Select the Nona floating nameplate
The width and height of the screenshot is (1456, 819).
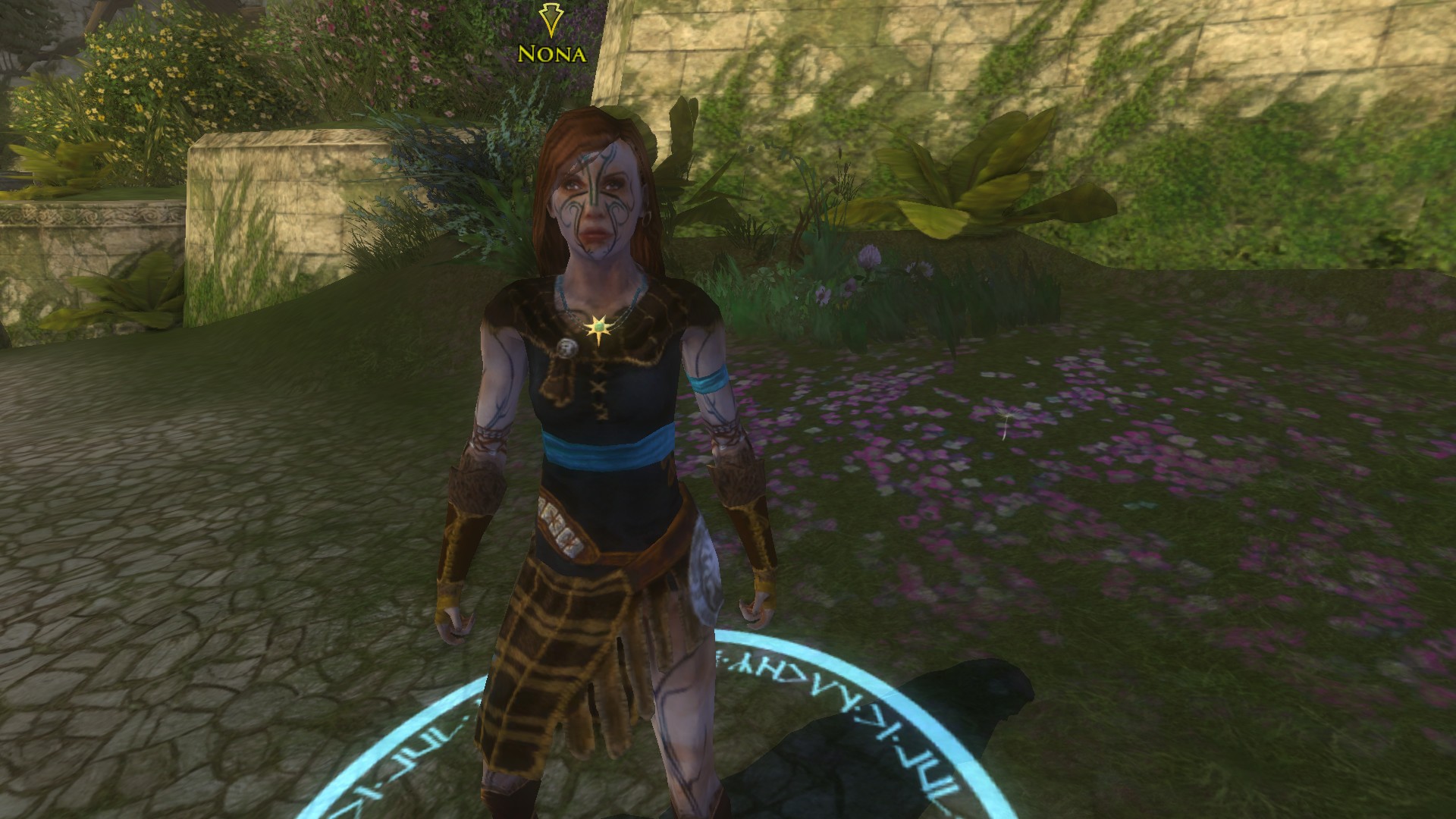551,54
